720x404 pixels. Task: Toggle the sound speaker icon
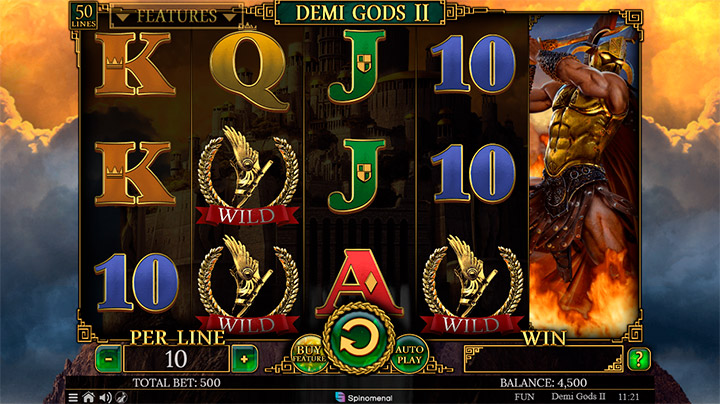tap(104, 397)
